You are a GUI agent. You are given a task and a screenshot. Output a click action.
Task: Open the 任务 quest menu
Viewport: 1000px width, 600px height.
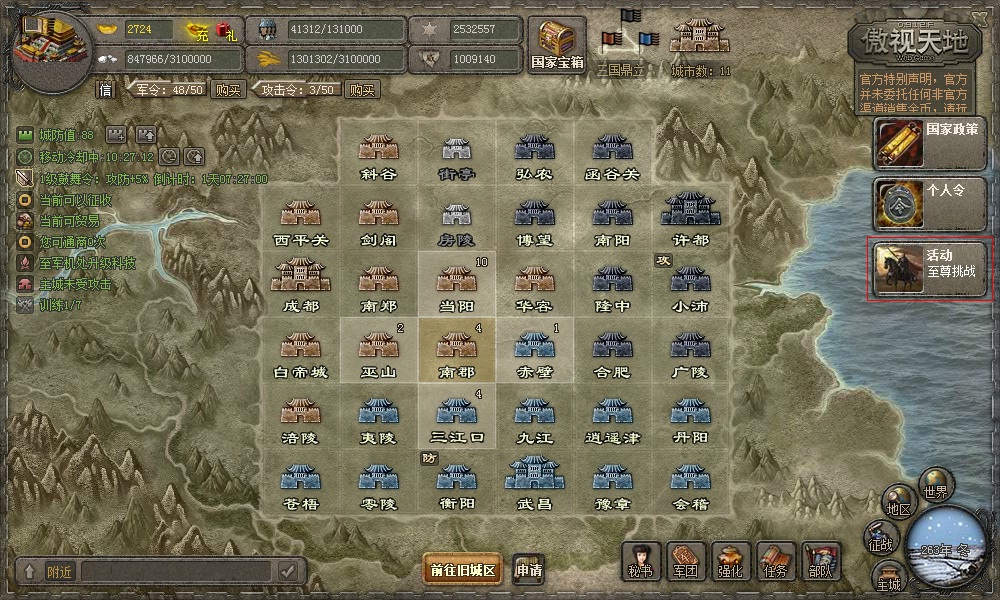775,561
